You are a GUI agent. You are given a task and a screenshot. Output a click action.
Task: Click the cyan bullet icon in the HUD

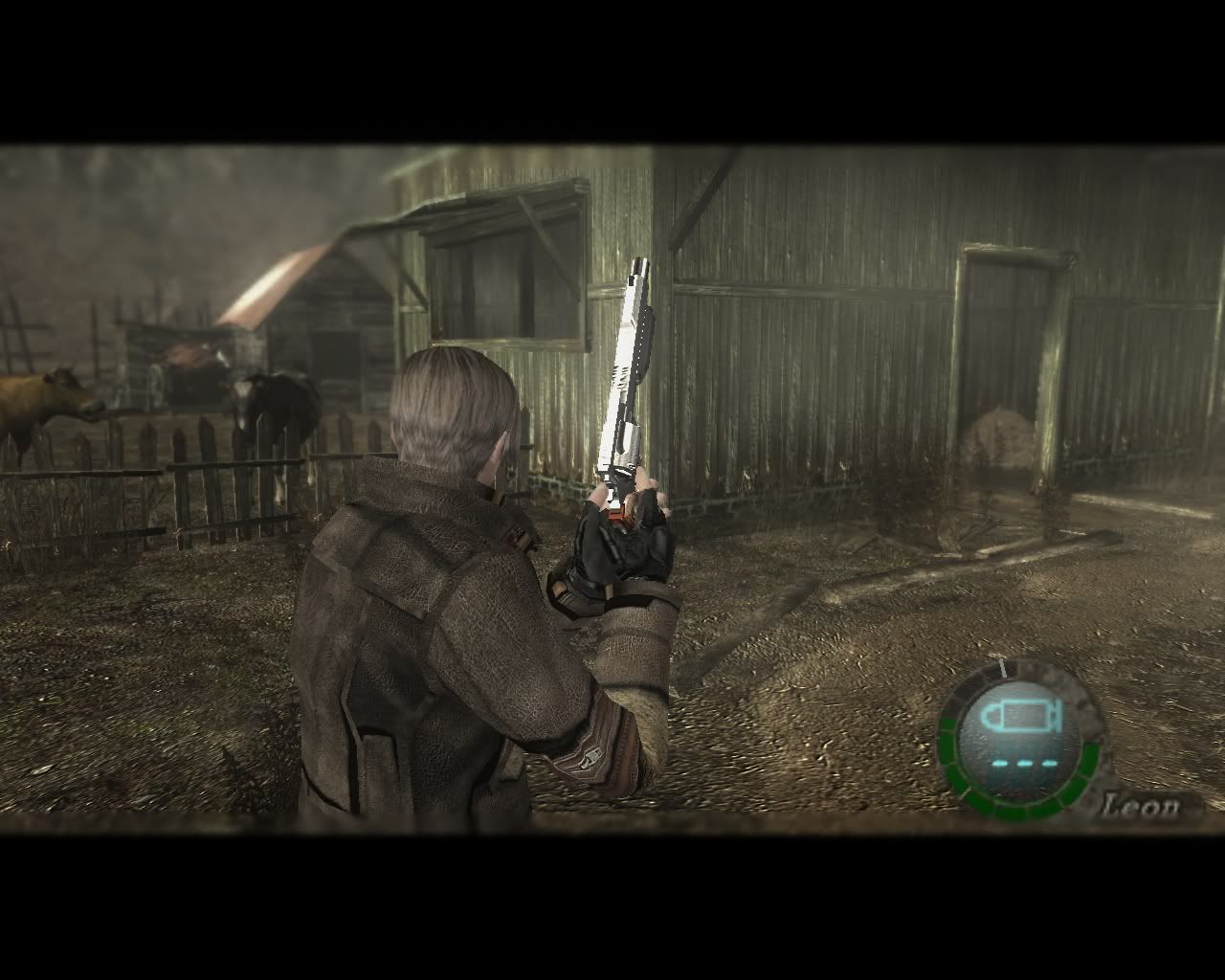1022,715
